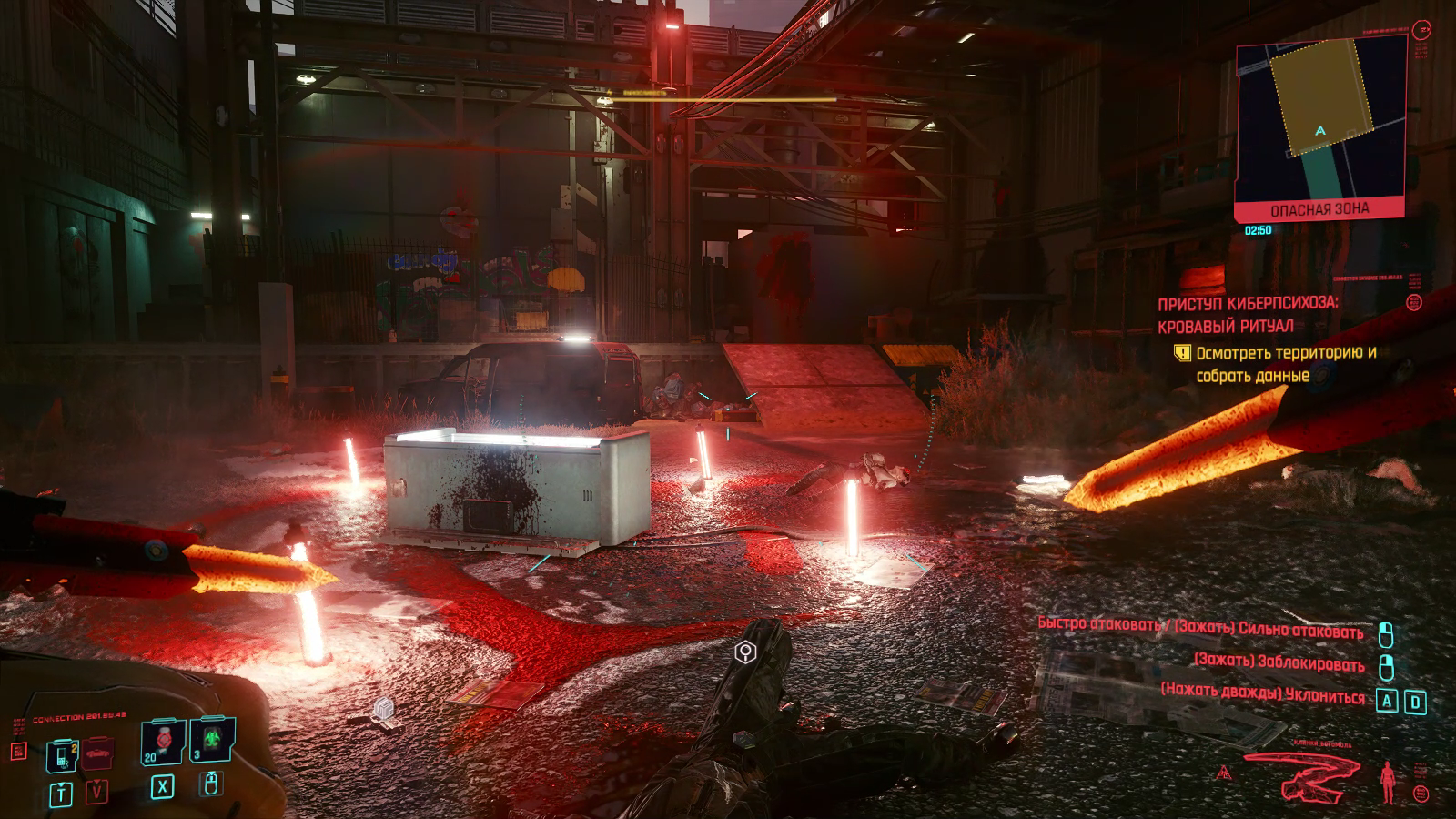This screenshot has width=1456, height=819.
Task: Click the X key prompt under the grenade slot
Action: coord(163,788)
